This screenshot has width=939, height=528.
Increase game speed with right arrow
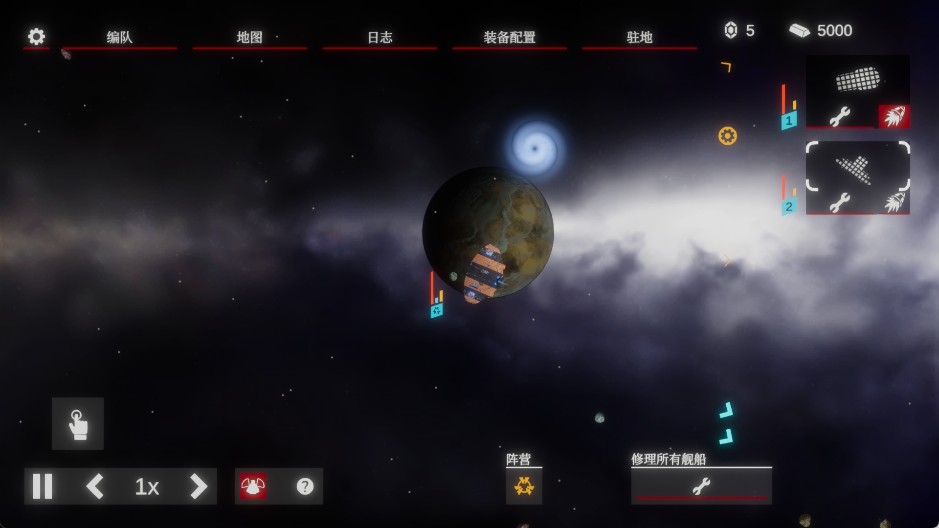point(198,486)
